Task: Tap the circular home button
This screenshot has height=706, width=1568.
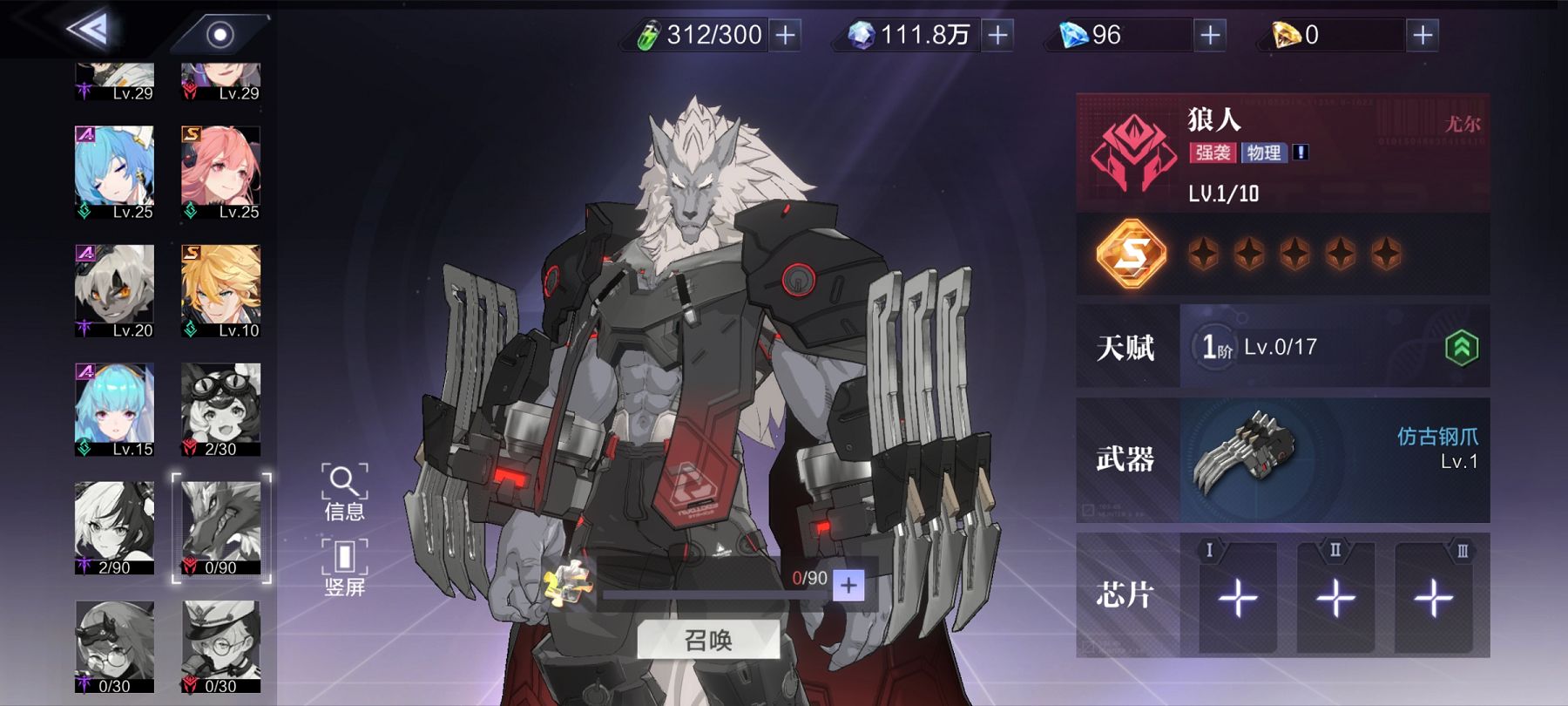Action: (220, 35)
